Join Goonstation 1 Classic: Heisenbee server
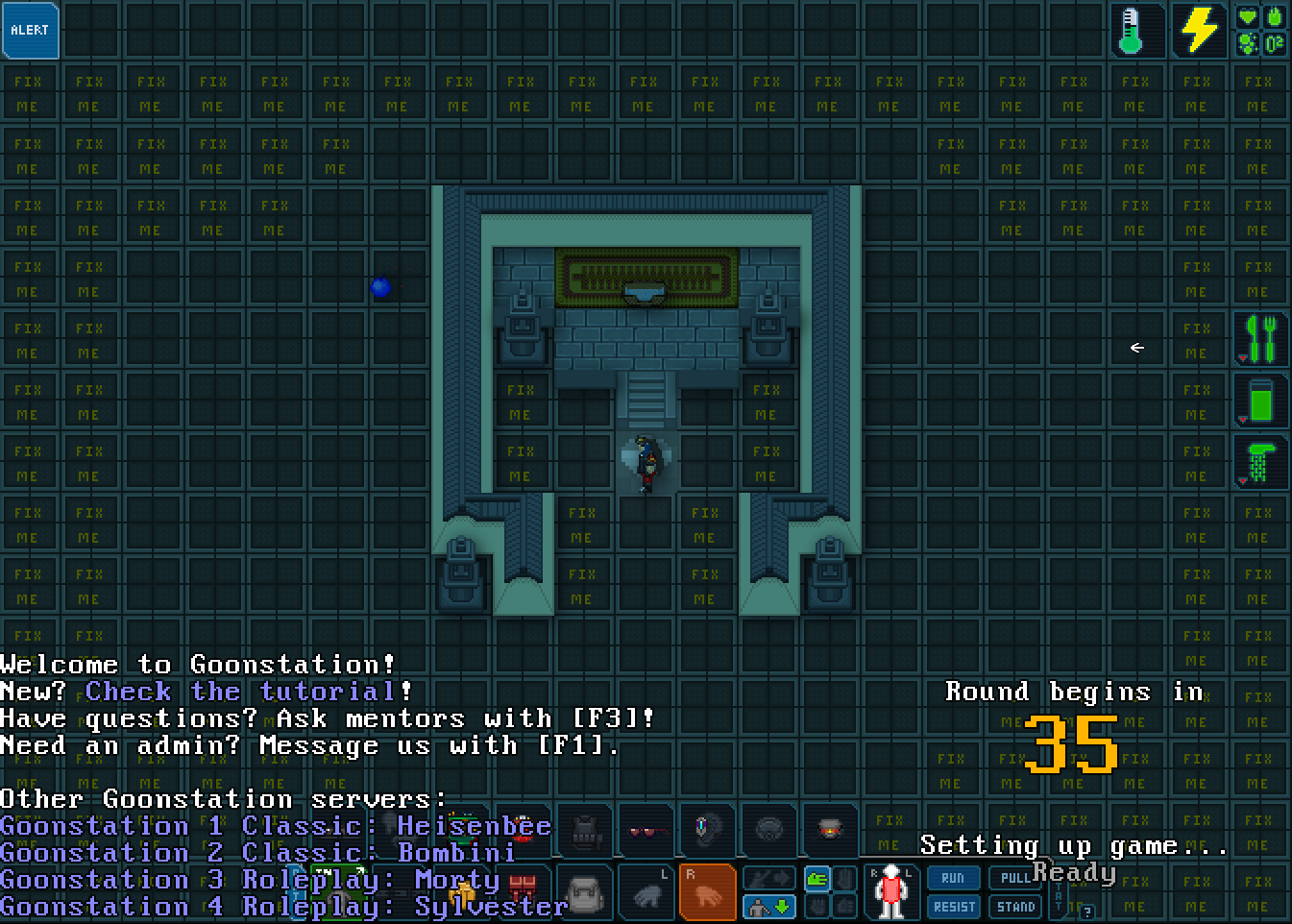Screen dimensions: 1292x924 coord(276,826)
